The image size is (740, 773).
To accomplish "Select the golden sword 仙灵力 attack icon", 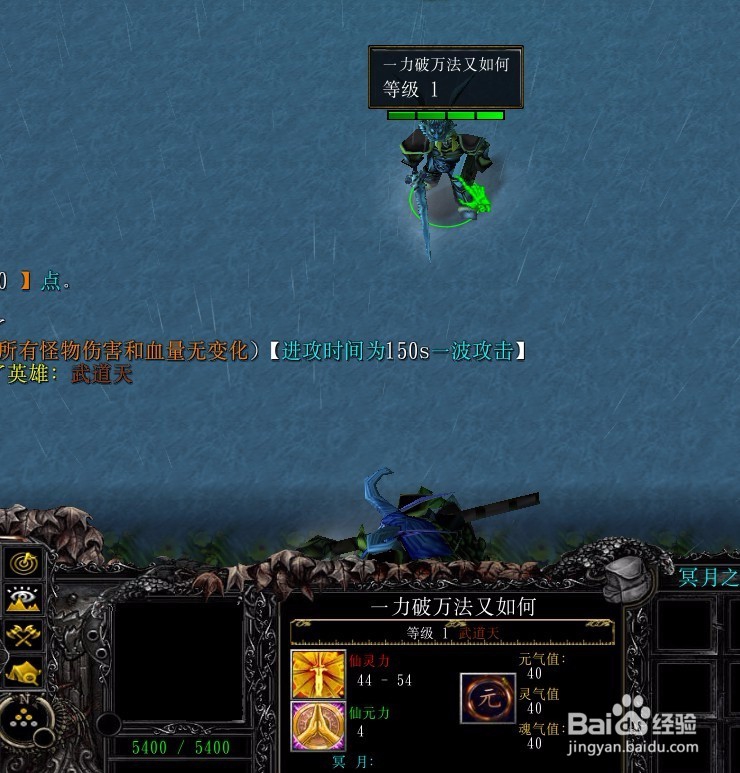I will coord(318,674).
